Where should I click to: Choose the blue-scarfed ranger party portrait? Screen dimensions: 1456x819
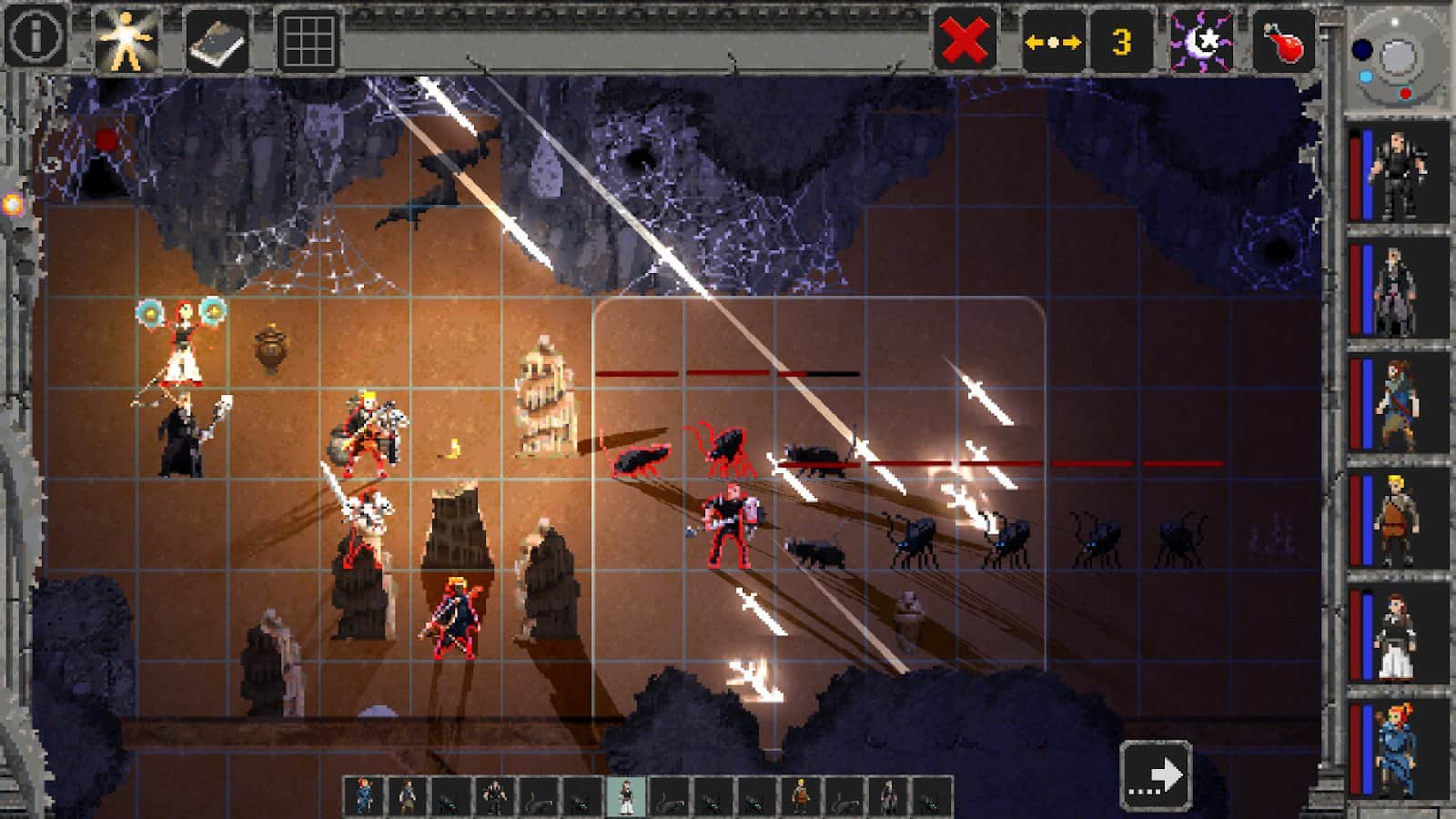tap(1398, 404)
